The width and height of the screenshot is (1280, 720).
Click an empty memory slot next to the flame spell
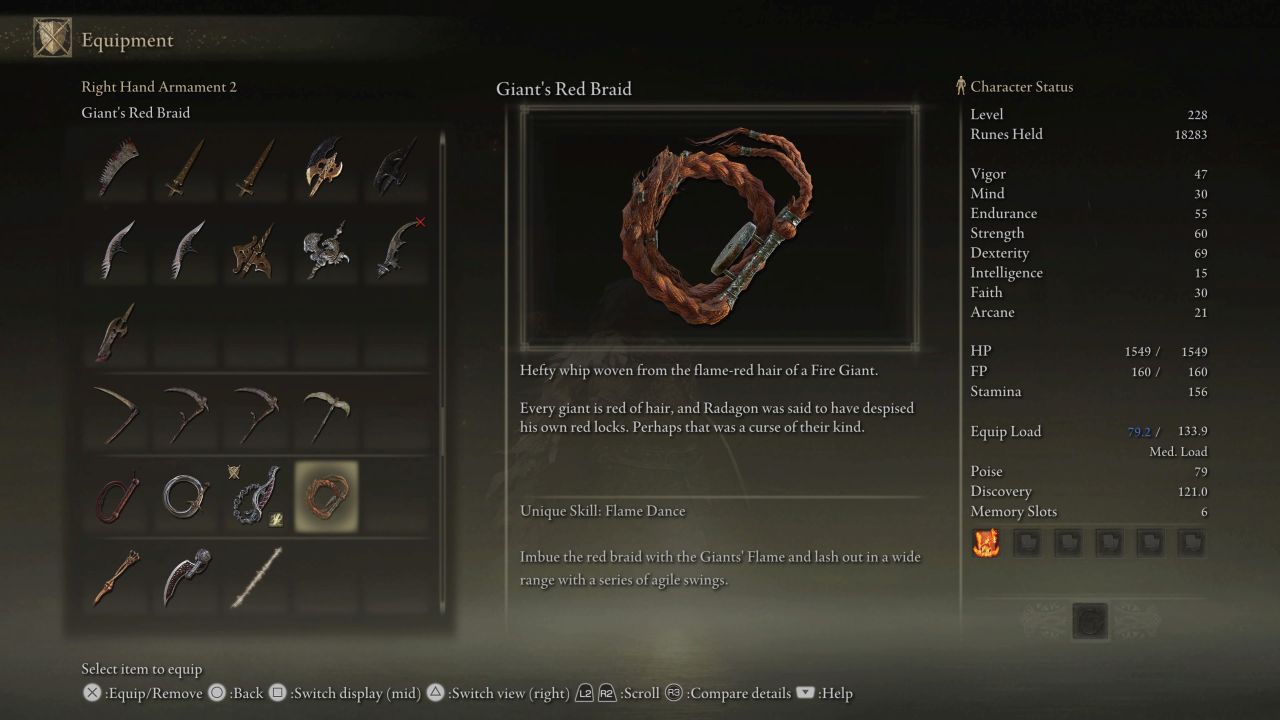(x=1027, y=543)
